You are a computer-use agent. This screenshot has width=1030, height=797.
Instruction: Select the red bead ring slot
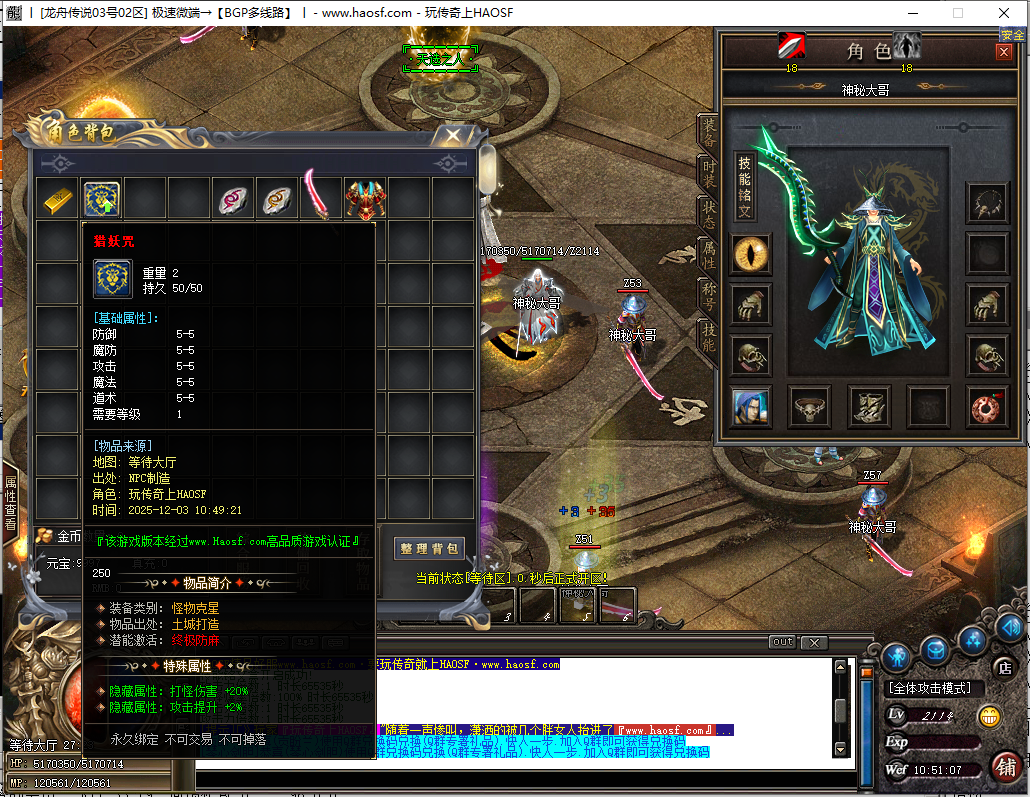click(987, 407)
